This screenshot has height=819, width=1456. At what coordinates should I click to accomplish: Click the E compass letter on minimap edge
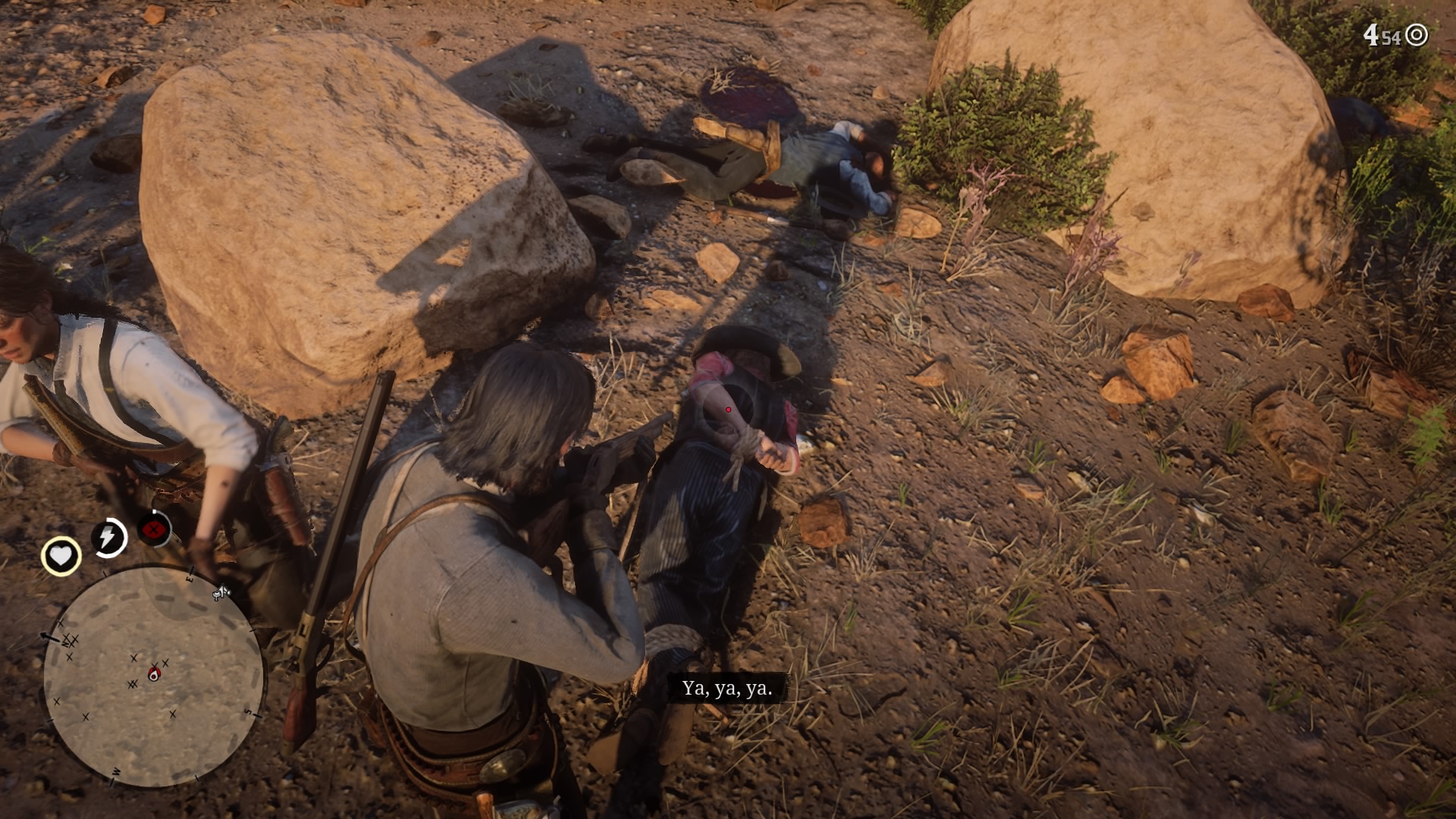[190, 579]
